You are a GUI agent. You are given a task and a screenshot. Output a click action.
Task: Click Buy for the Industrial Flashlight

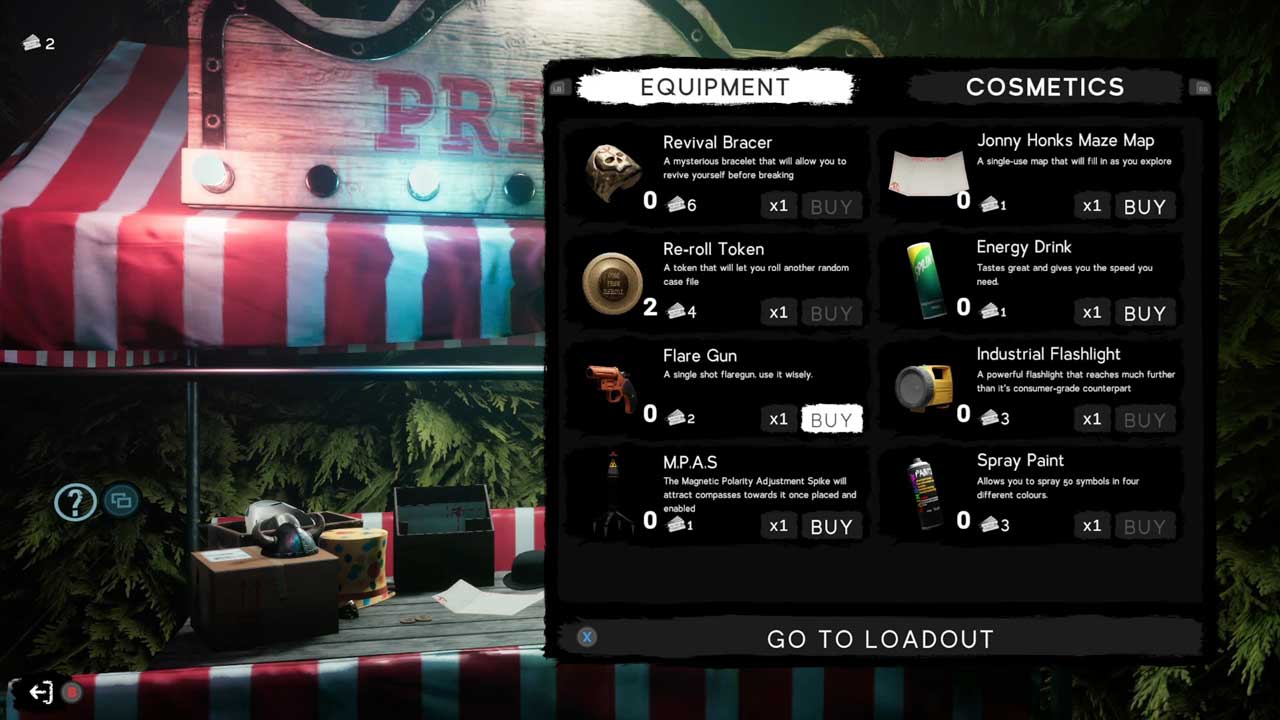pos(1144,420)
